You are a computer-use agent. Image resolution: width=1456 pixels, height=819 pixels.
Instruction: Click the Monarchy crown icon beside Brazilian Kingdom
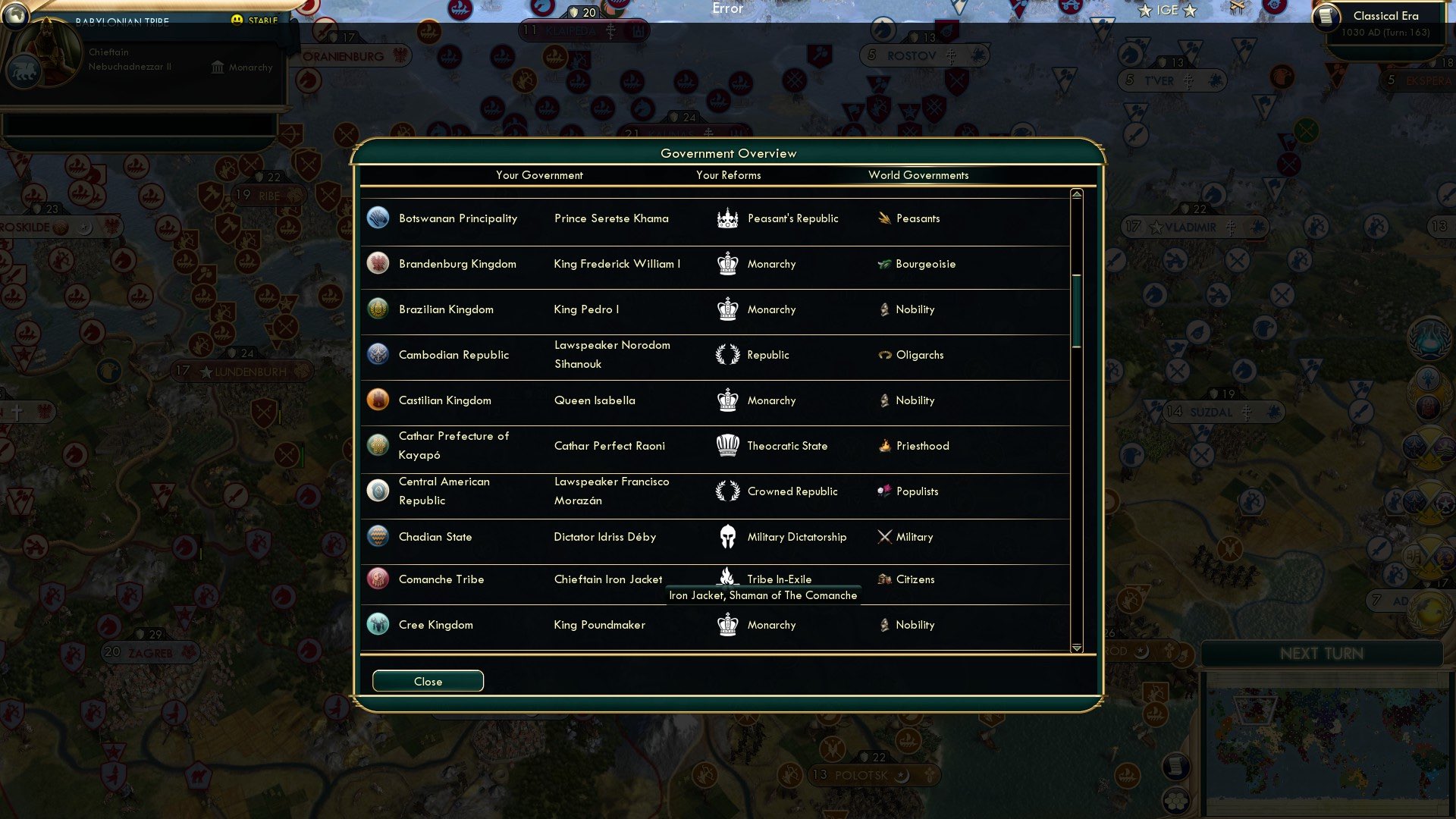[727, 309]
